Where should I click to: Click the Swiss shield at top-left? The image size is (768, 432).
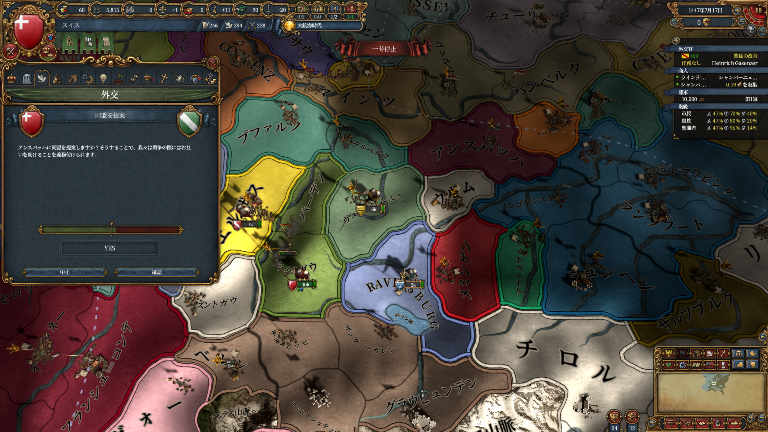(x=28, y=28)
